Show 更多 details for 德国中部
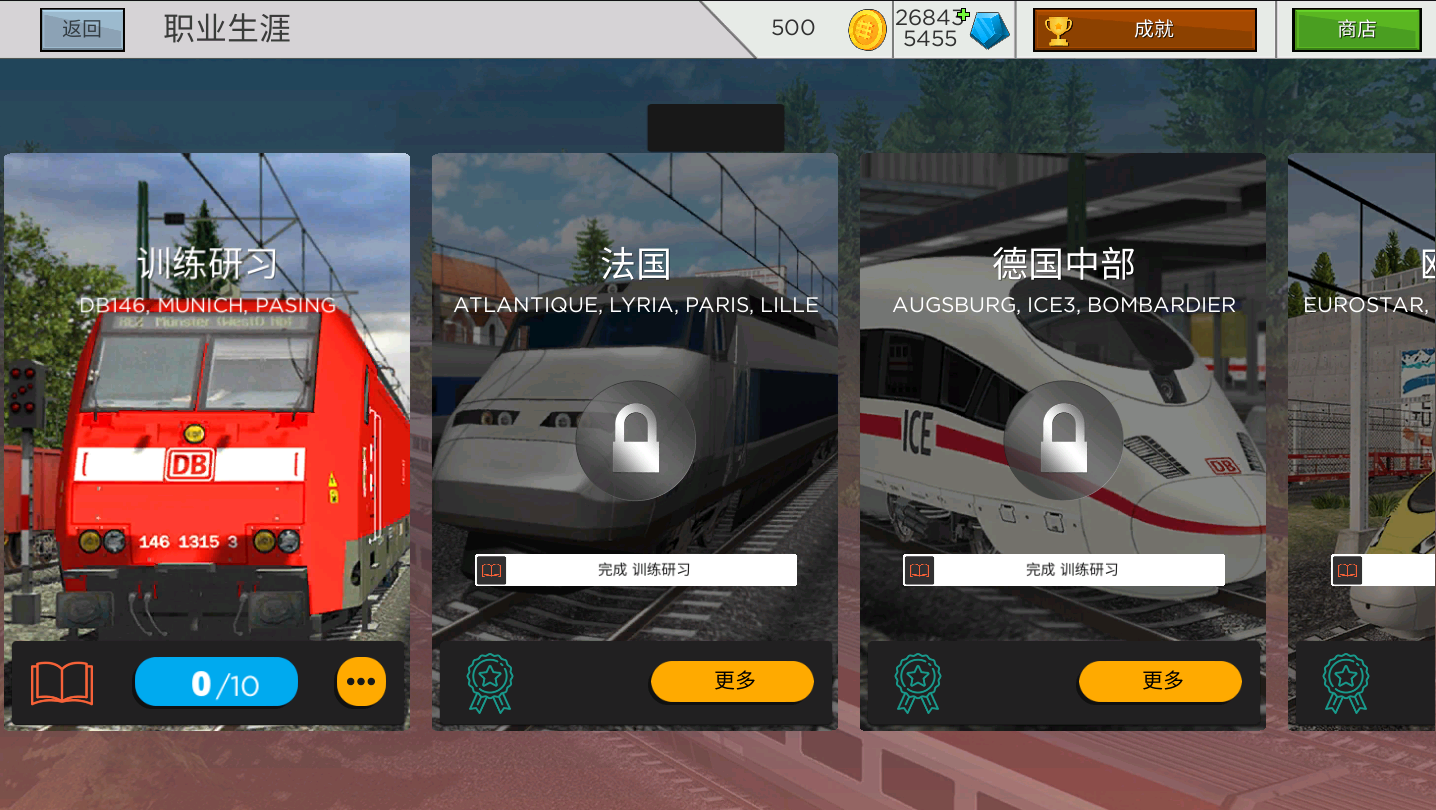The height and width of the screenshot is (810, 1436). coord(1160,681)
